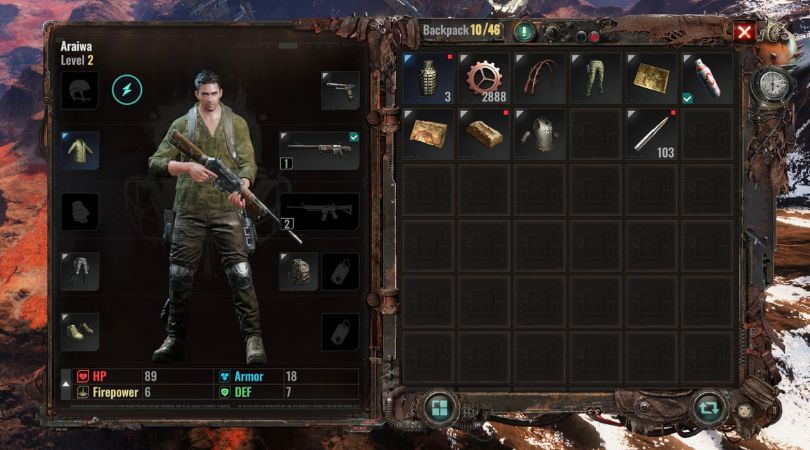Click the refresh arrows button
The image size is (810, 450).
pyautogui.click(x=709, y=408)
